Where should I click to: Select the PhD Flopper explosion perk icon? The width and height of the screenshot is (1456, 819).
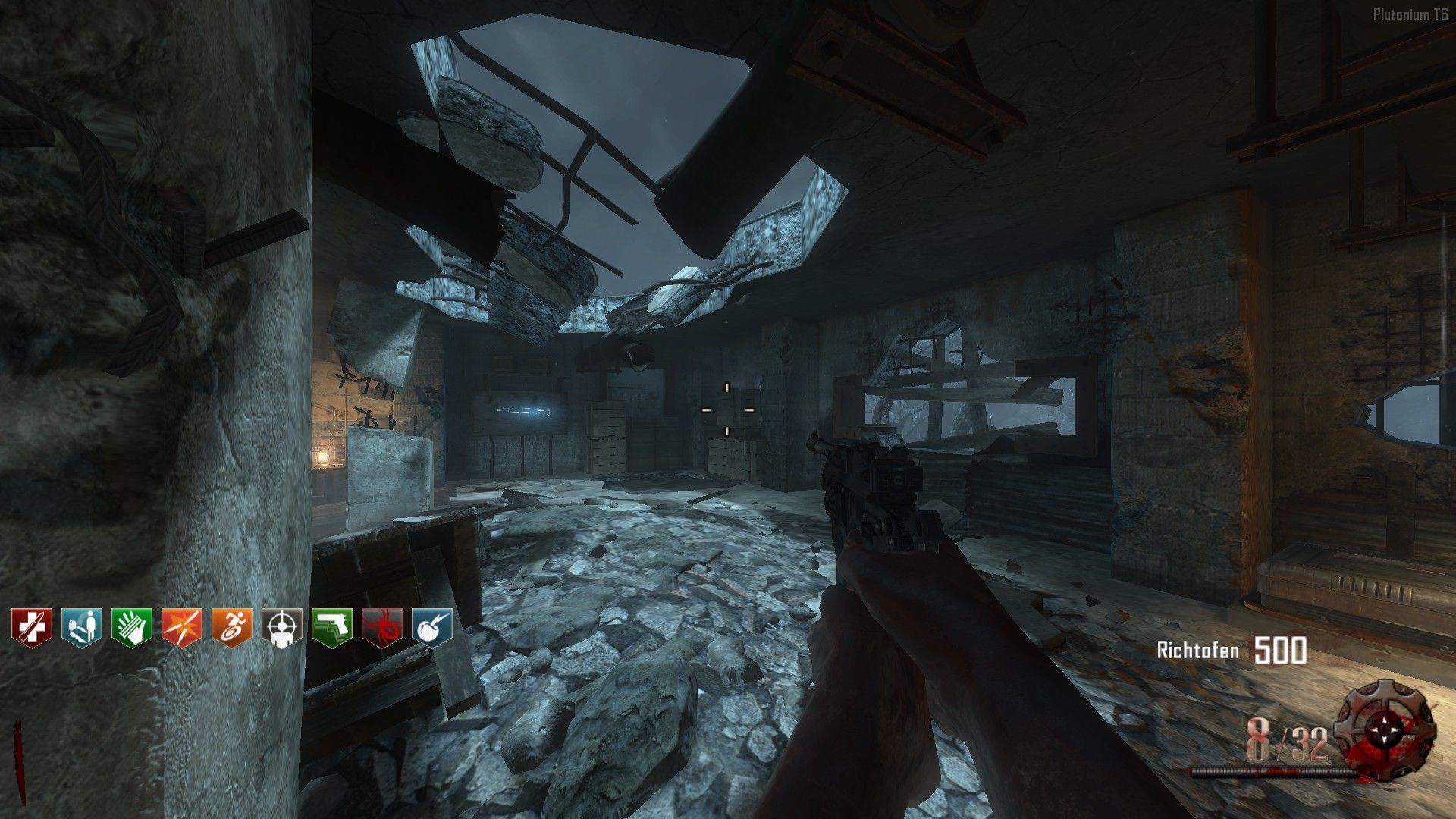(x=182, y=626)
